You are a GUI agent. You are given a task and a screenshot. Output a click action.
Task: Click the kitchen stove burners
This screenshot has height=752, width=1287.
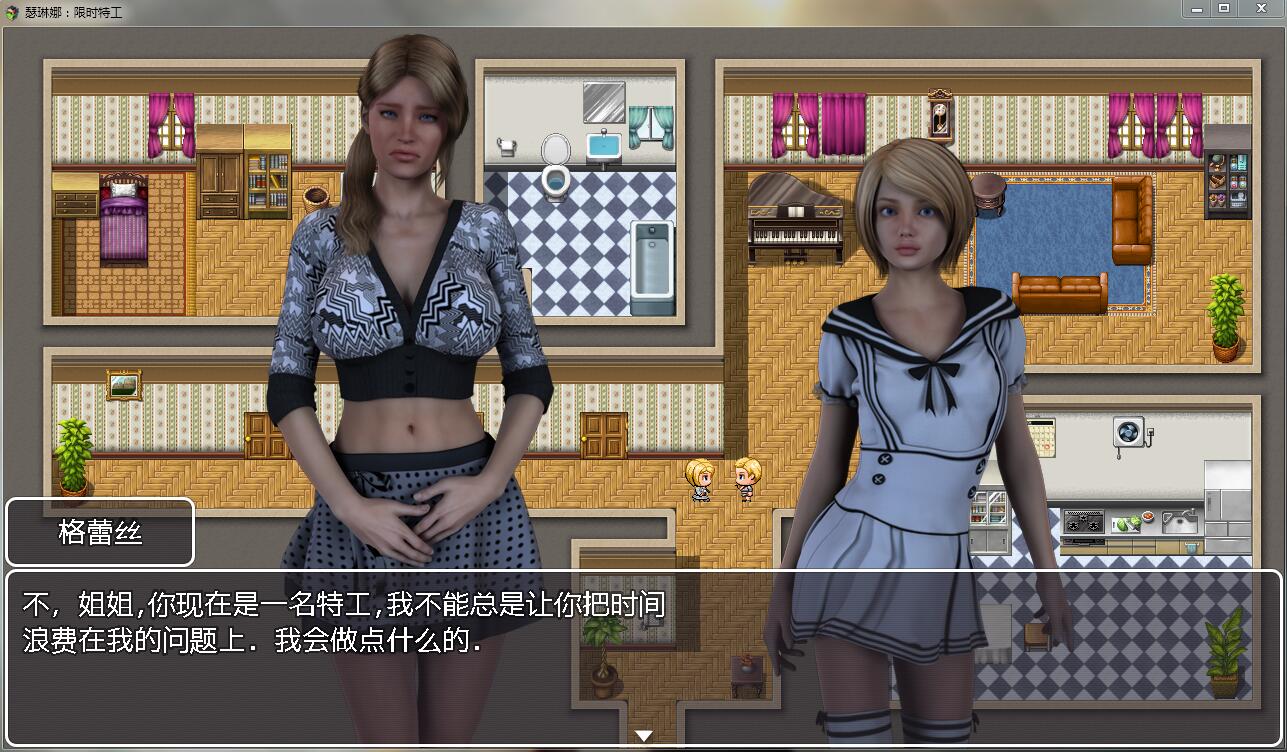(1084, 521)
